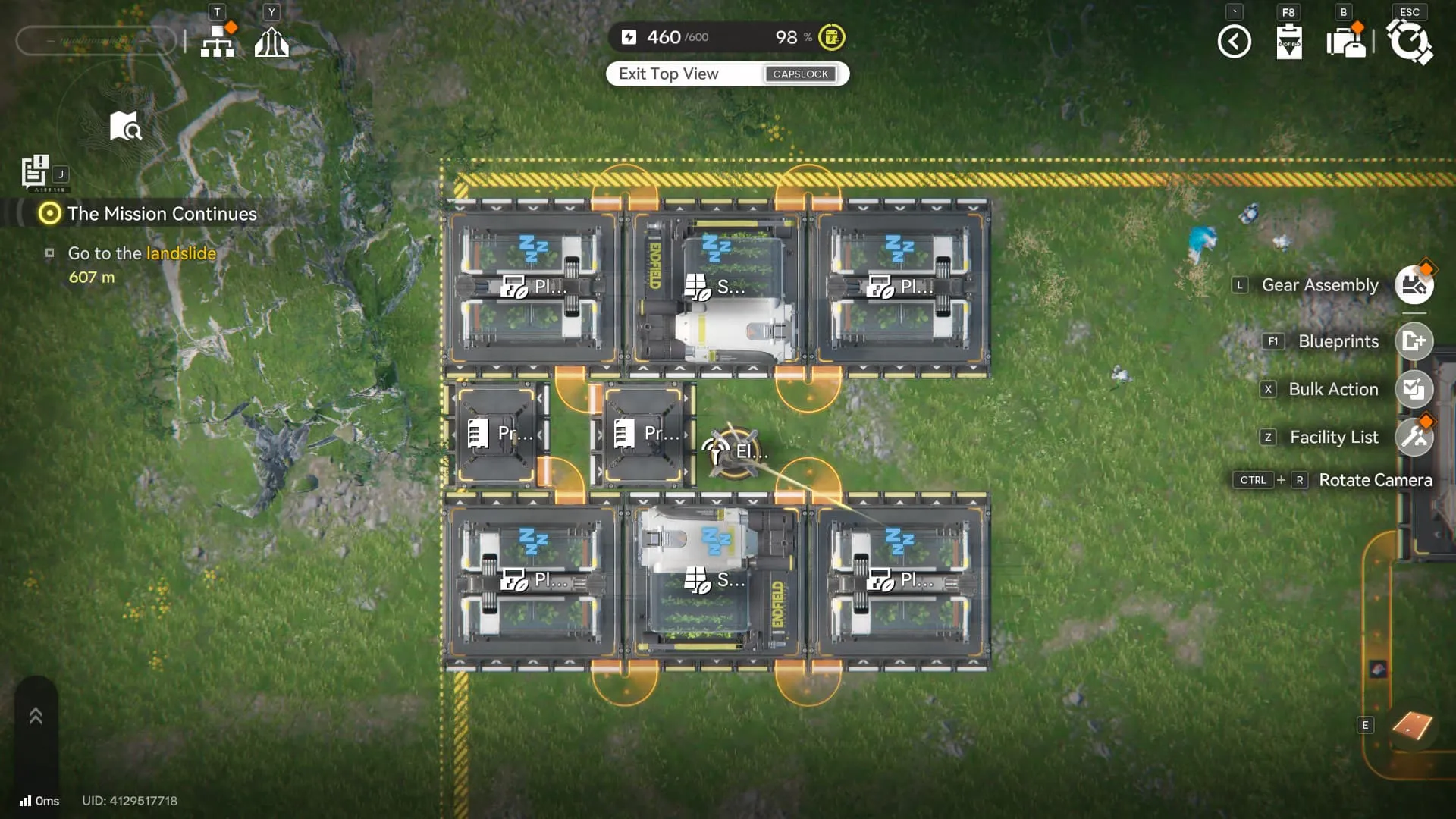Open the clipboard icon labeled F8

(1288, 42)
